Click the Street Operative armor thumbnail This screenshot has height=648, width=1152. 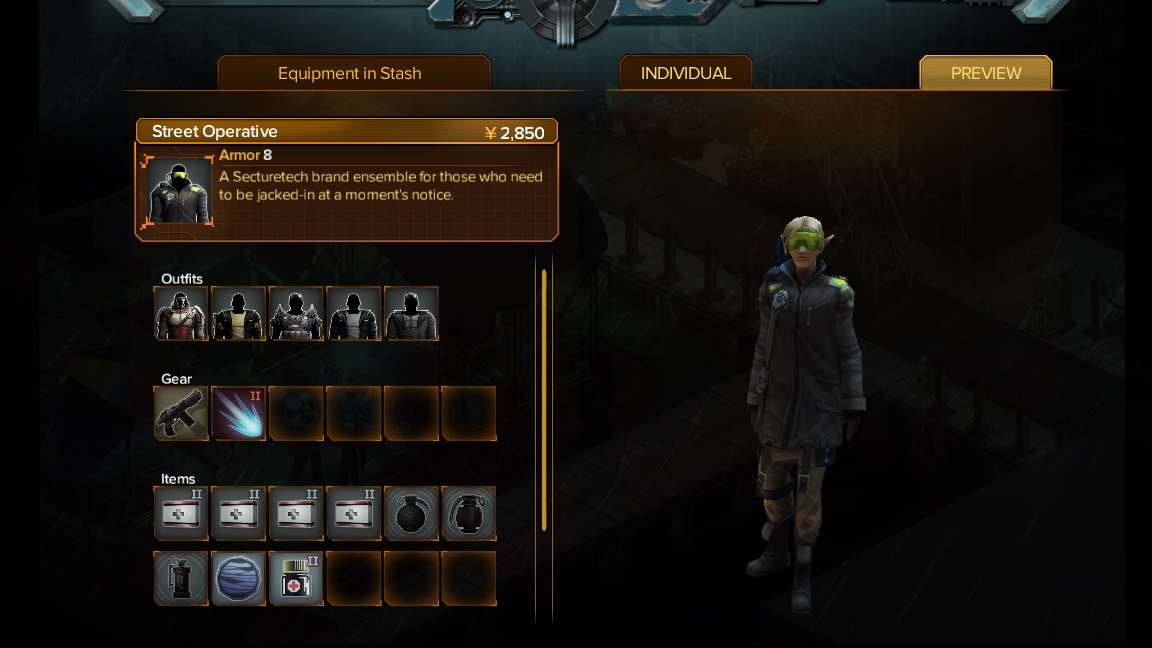point(180,191)
